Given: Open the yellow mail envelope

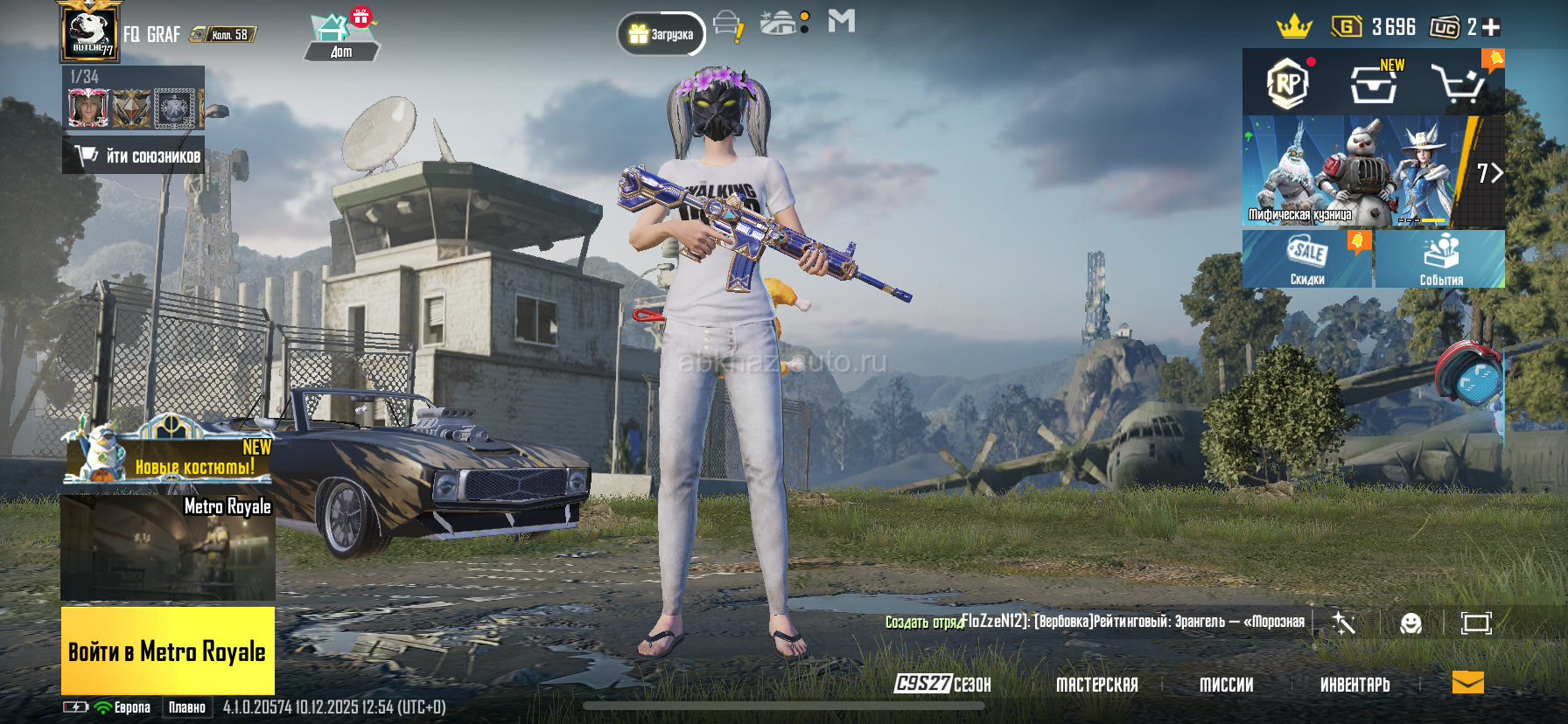Looking at the screenshot, I should [1467, 683].
